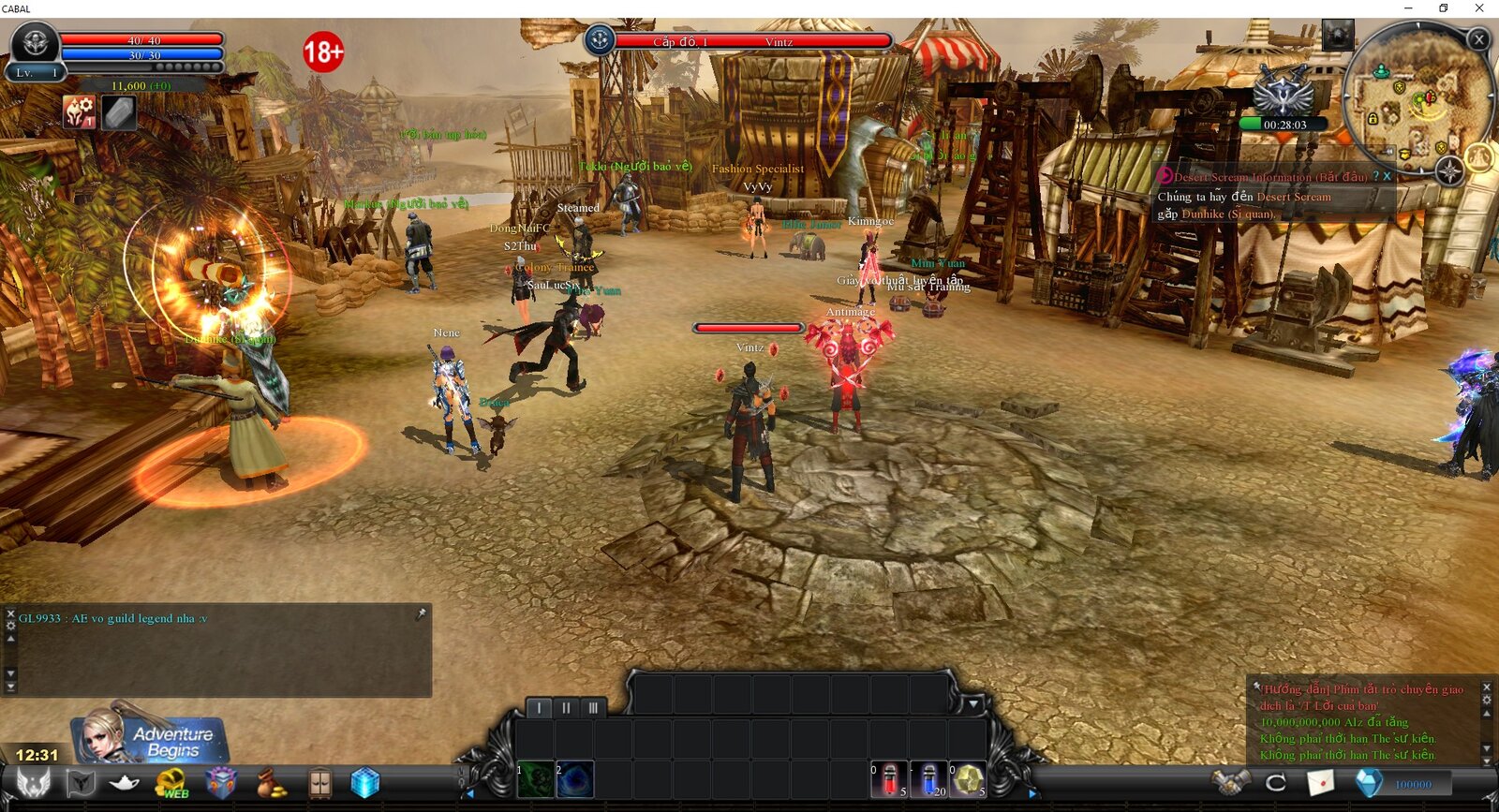Open the wardrobe icon in bottom bar
The width and height of the screenshot is (1499, 812).
[x=319, y=783]
